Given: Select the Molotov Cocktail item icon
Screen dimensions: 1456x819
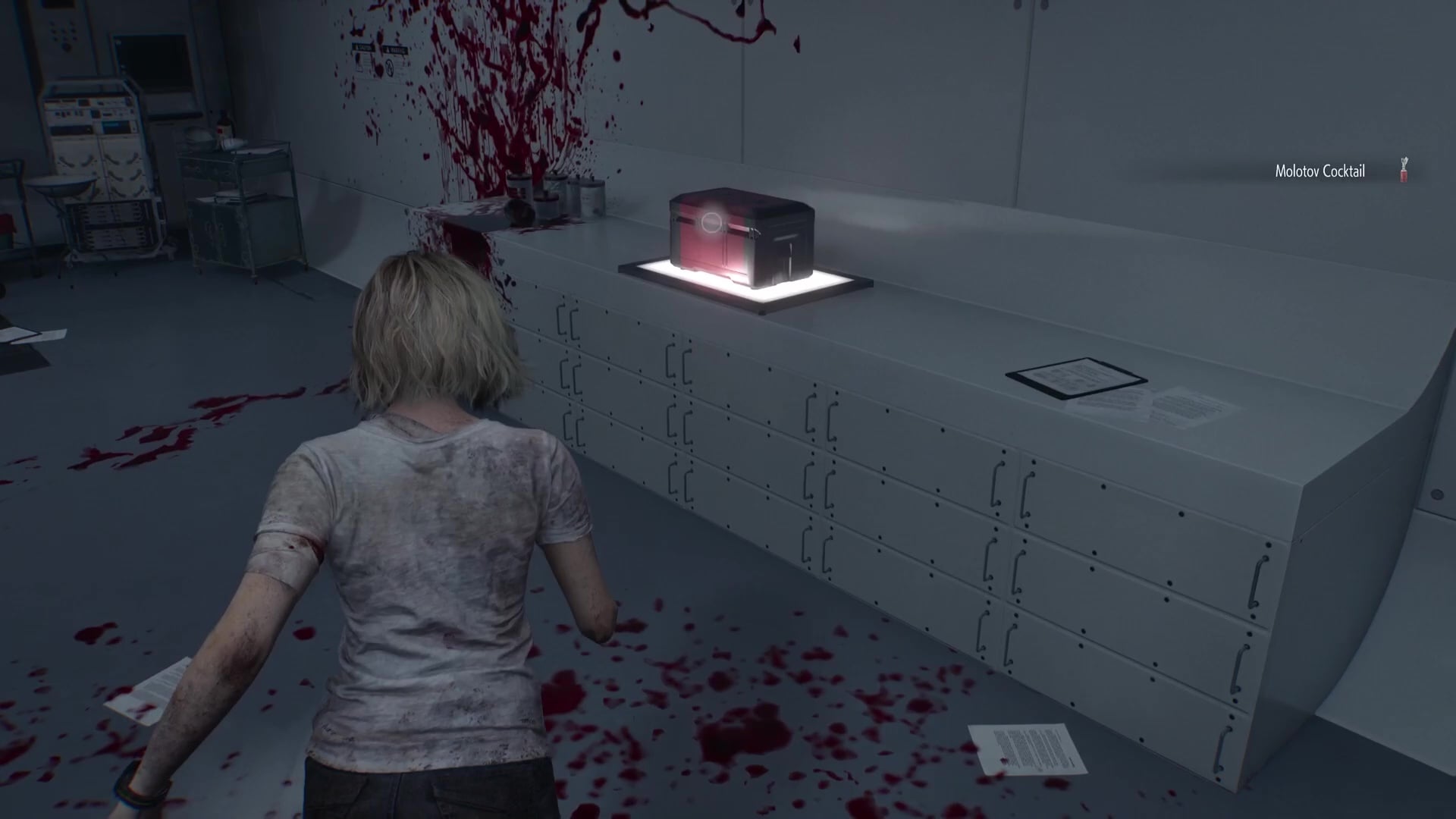Looking at the screenshot, I should click(1404, 171).
